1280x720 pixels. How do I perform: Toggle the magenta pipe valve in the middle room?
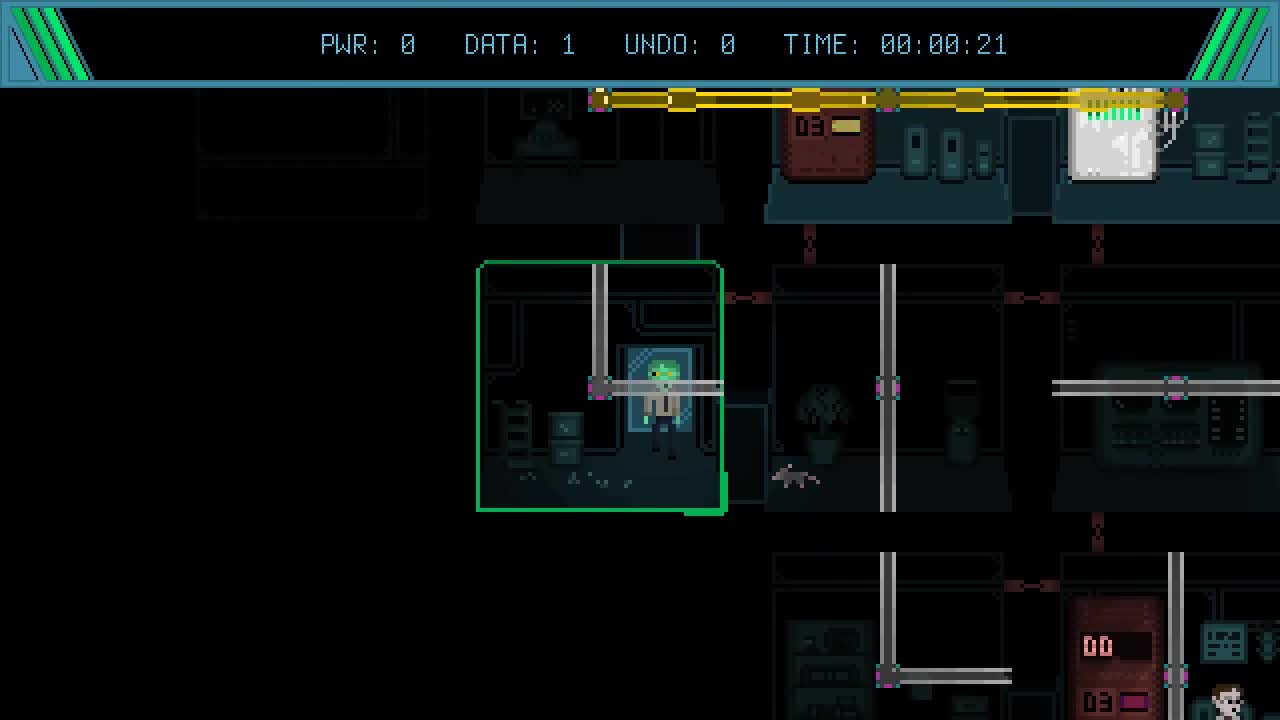pyautogui.click(x=888, y=388)
